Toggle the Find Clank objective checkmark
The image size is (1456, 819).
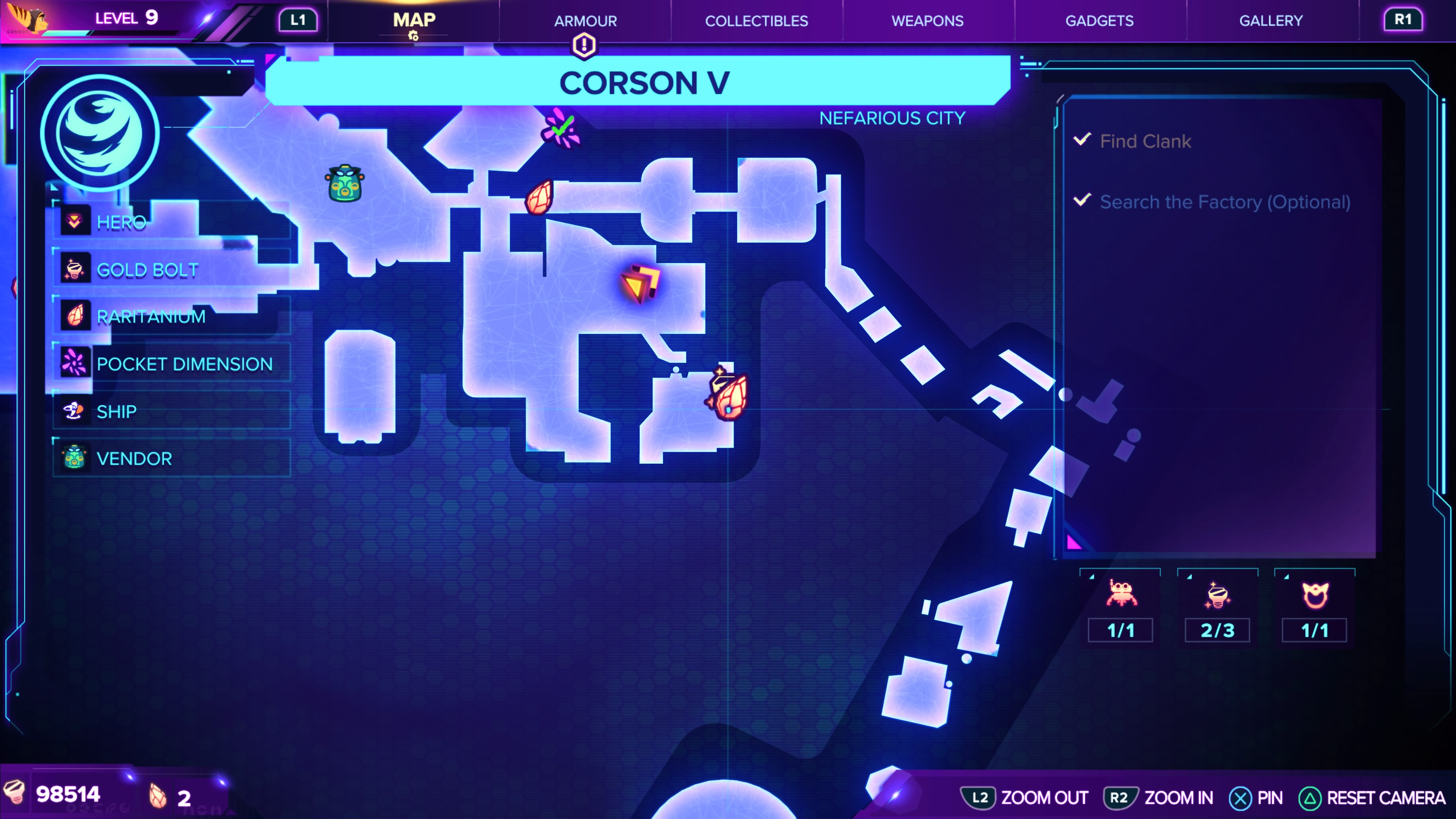1082,141
